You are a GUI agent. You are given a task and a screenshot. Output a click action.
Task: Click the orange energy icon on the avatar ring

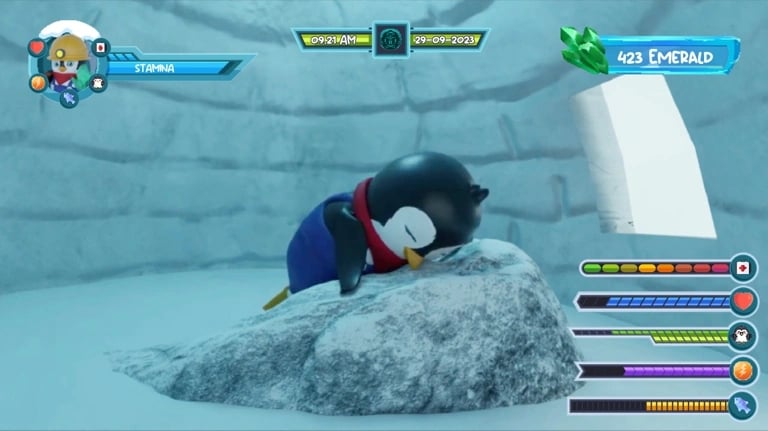click(38, 83)
